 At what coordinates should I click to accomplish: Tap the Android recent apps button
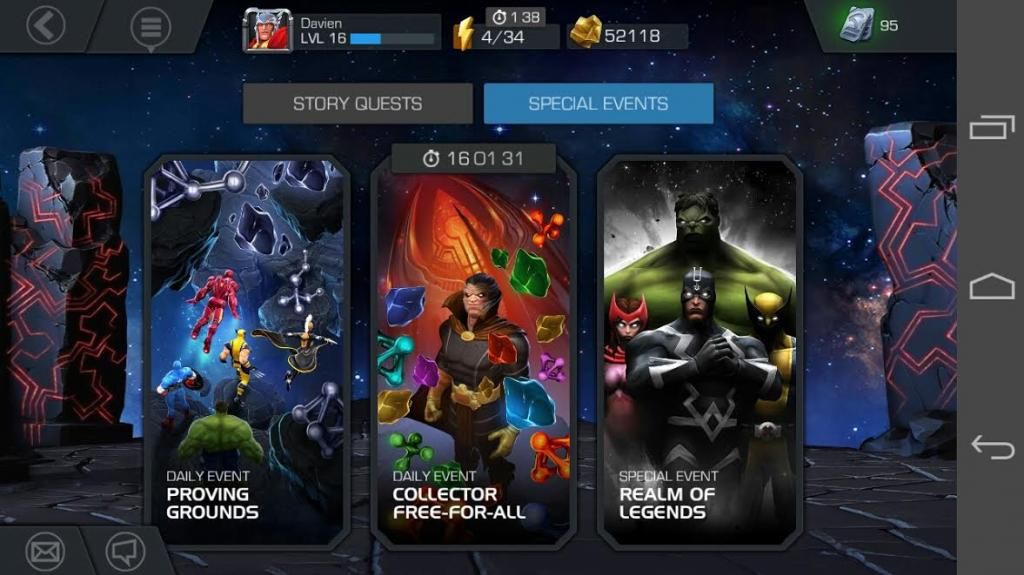pyautogui.click(x=991, y=128)
